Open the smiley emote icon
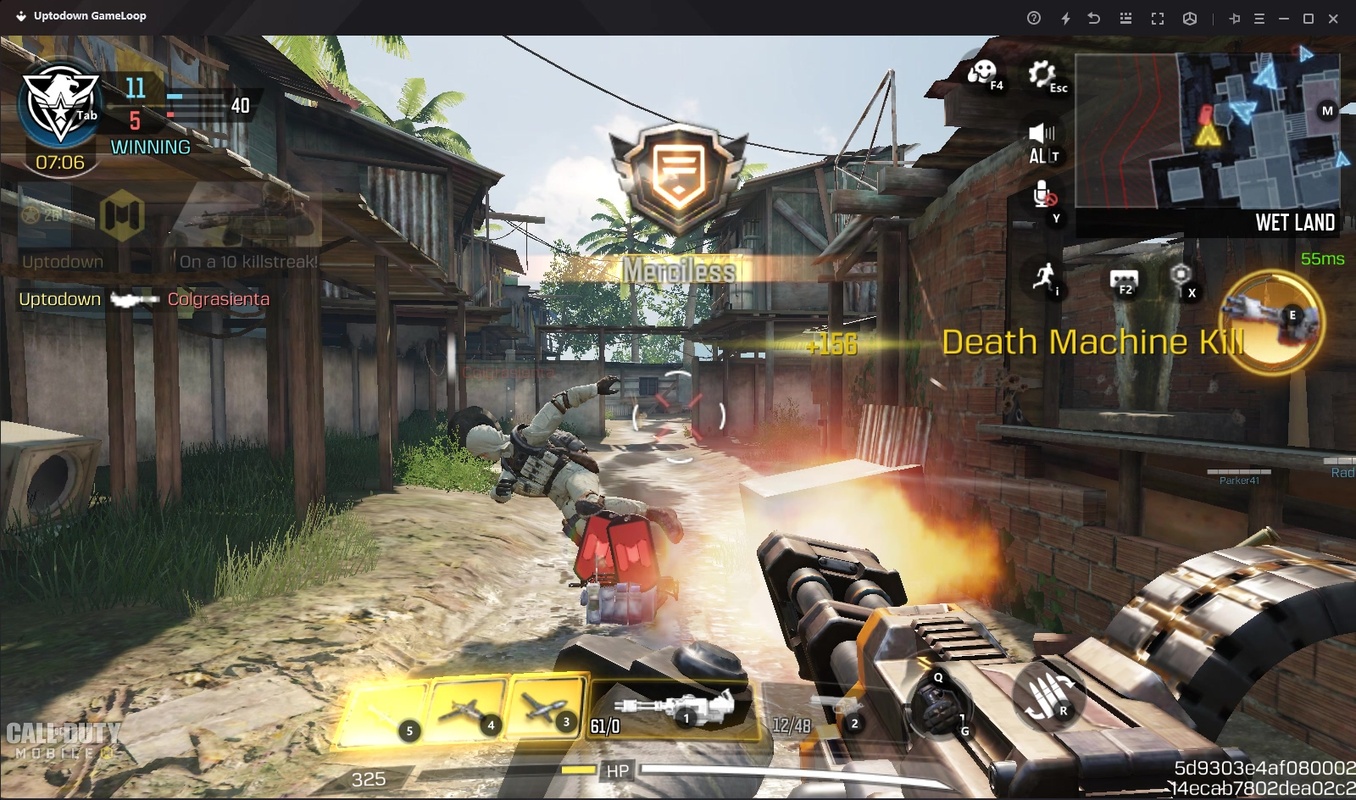 [x=981, y=72]
